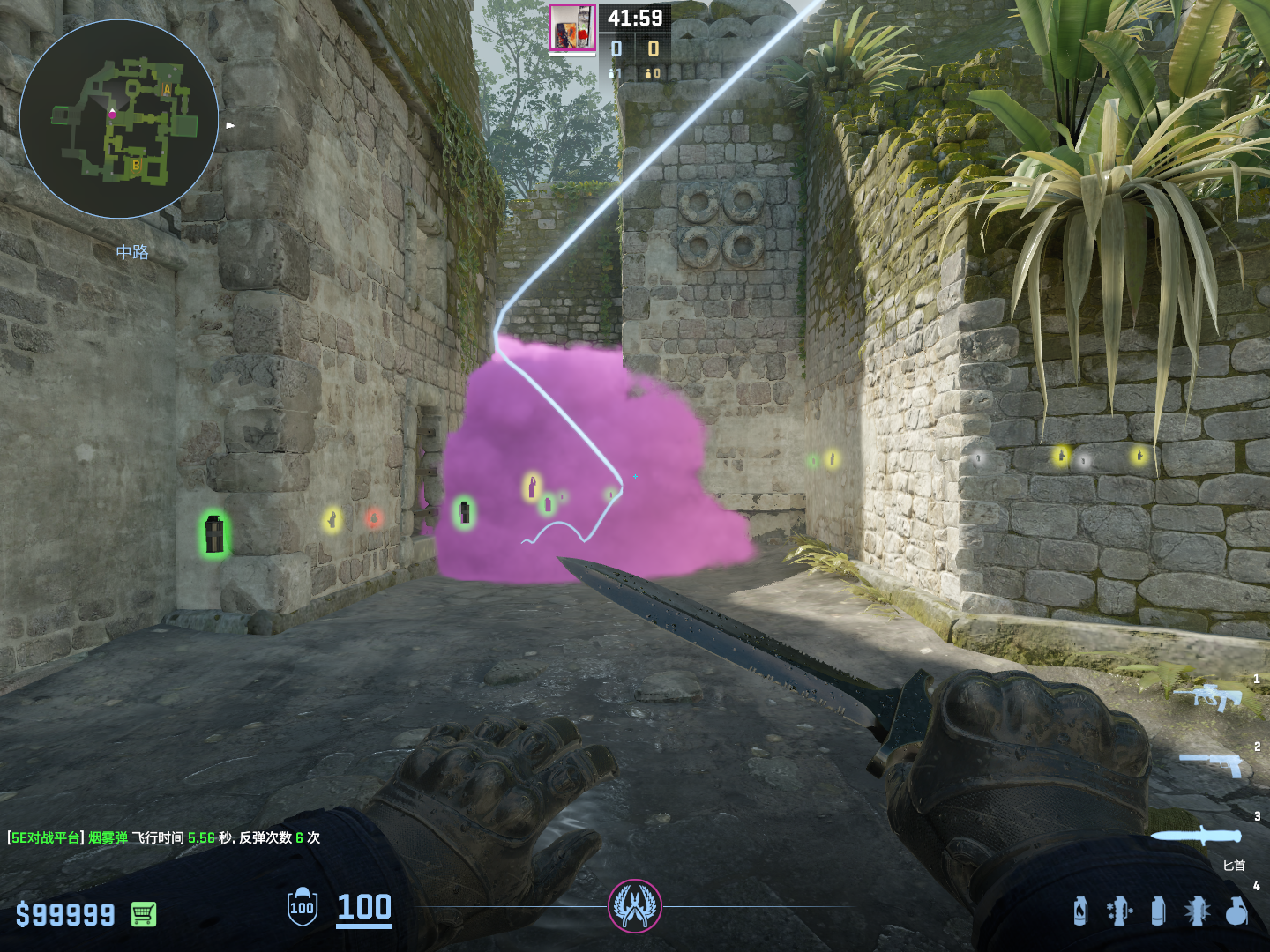The height and width of the screenshot is (952, 1270).
Task: Click the armor shield icon
Action: coord(302,907)
